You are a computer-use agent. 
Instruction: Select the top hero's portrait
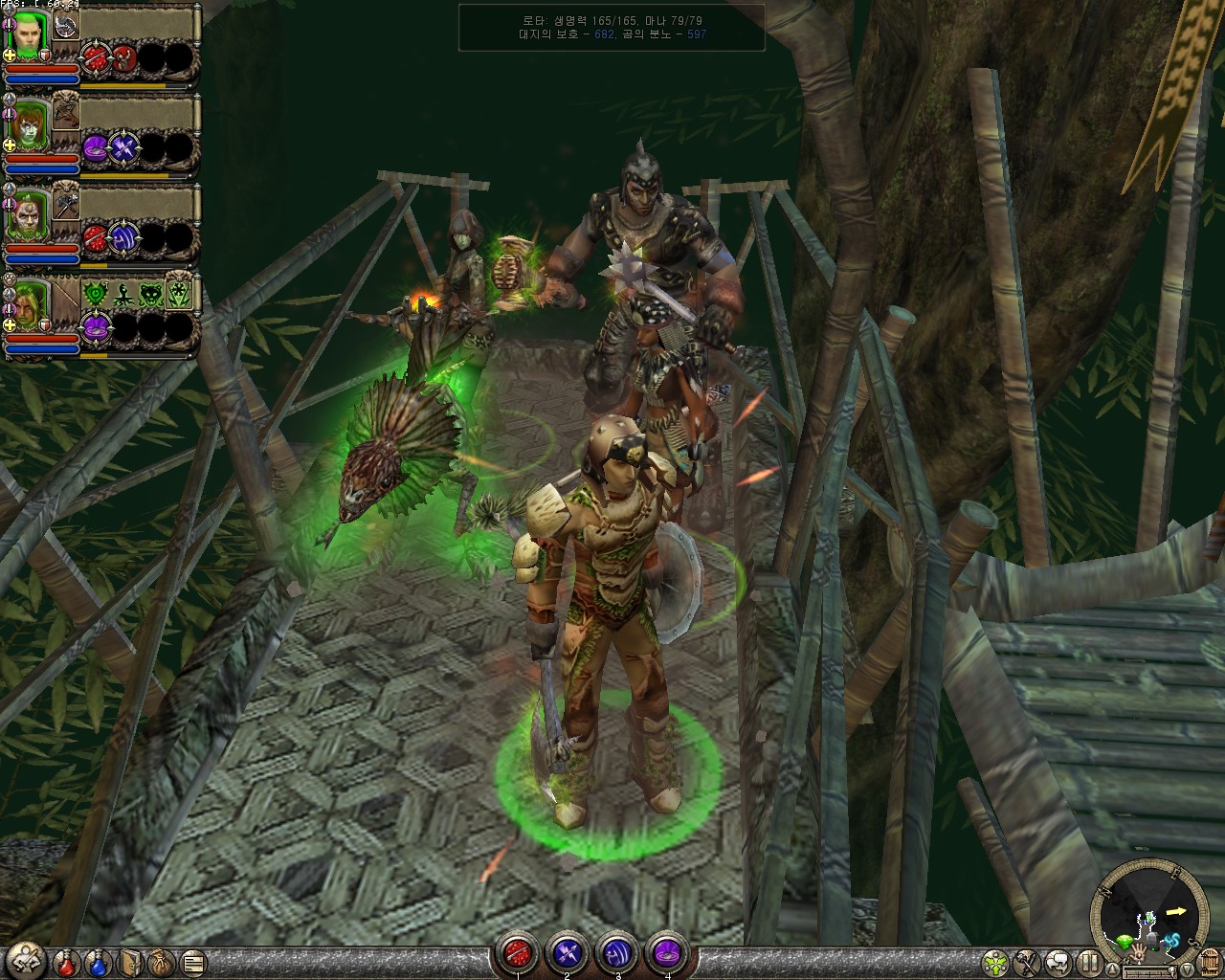point(29,34)
